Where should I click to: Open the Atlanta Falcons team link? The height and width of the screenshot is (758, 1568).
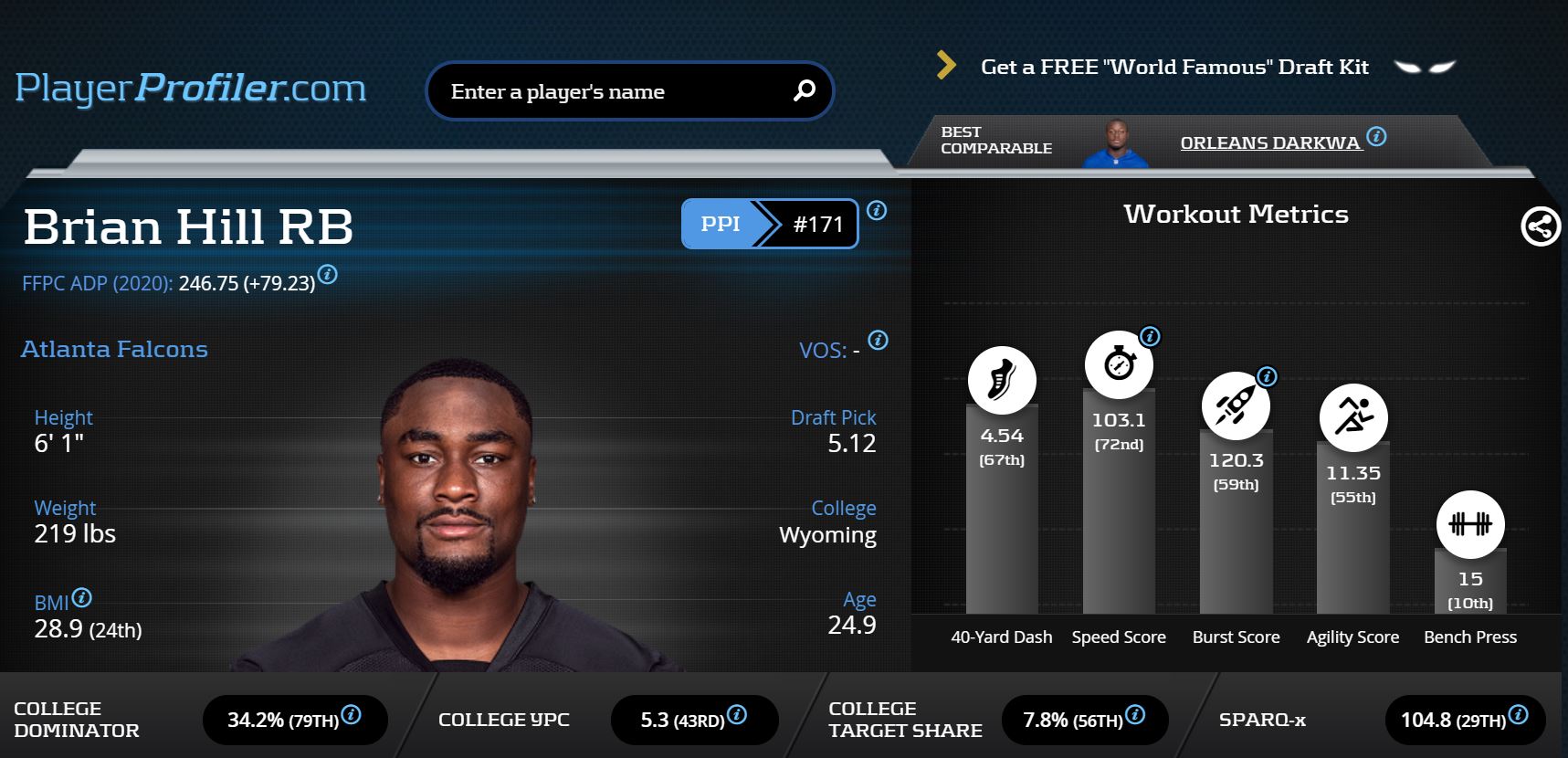pos(114,349)
